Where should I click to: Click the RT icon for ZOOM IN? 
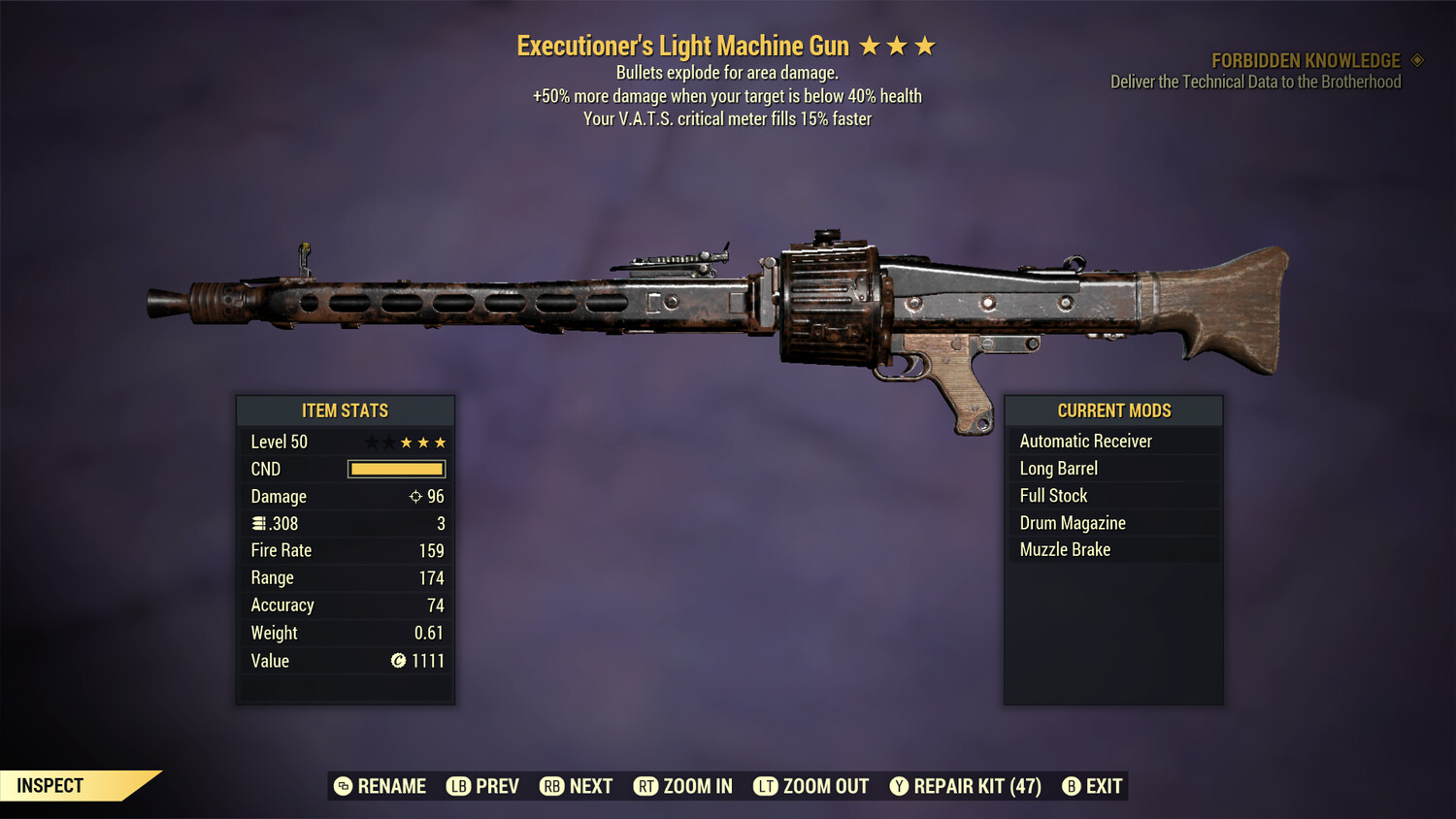(x=647, y=786)
